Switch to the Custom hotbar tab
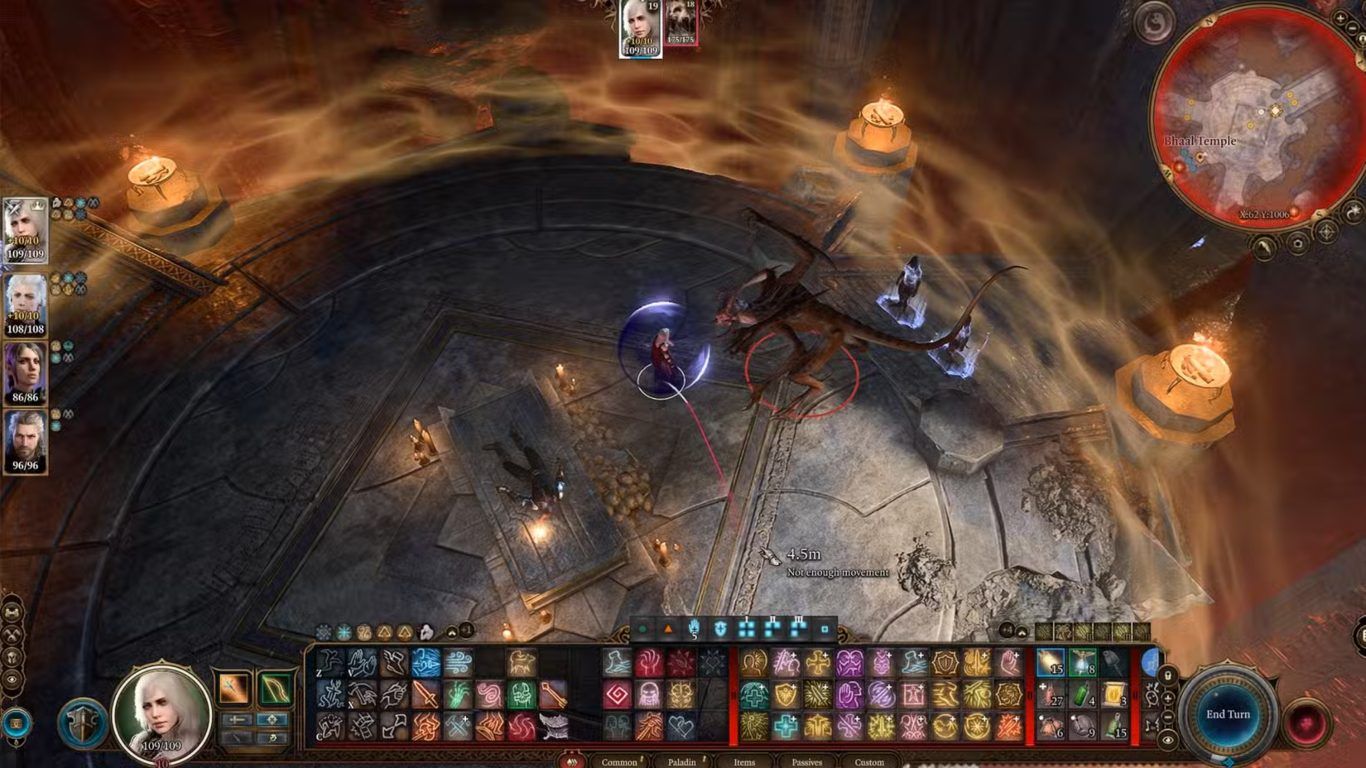Image resolution: width=1366 pixels, height=768 pixels. point(869,762)
